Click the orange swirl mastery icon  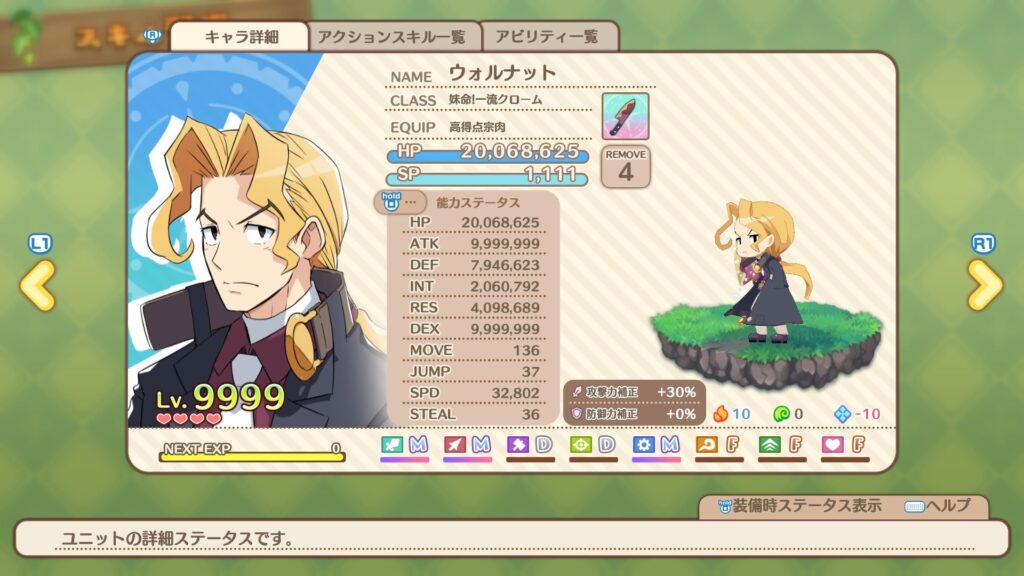tap(707, 444)
